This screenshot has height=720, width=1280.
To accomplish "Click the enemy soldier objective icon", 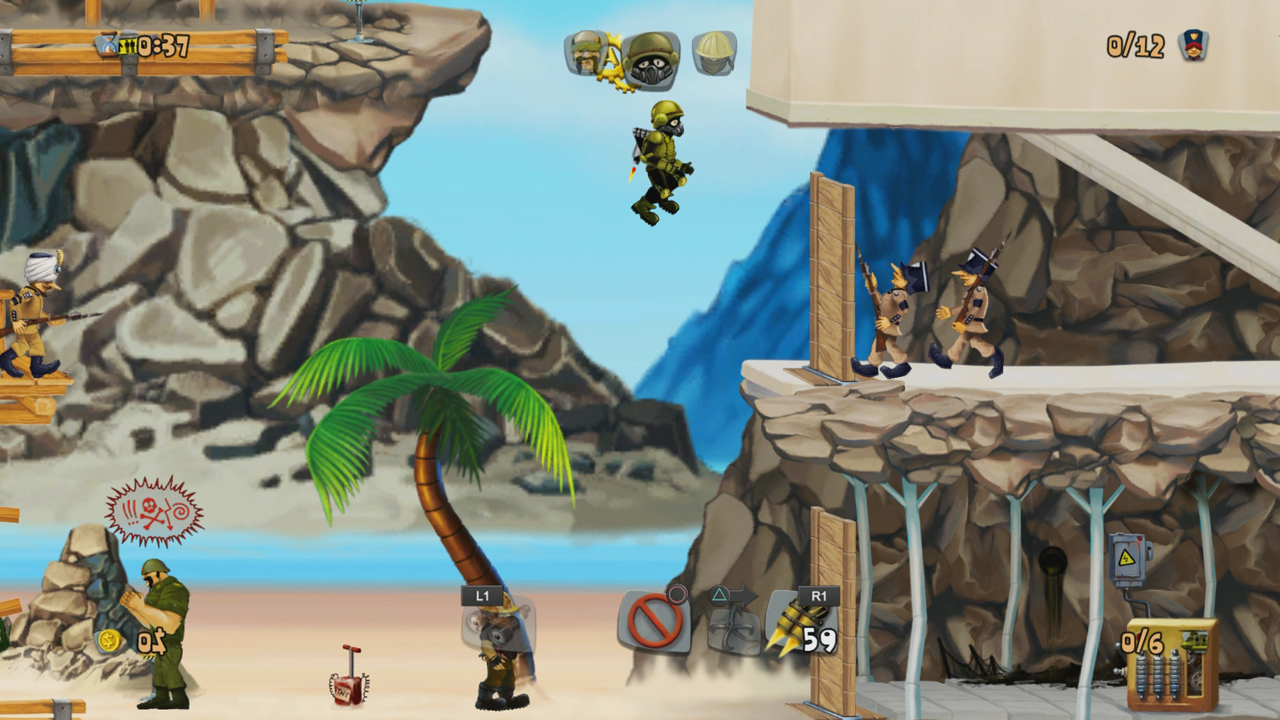I will coord(1192,45).
